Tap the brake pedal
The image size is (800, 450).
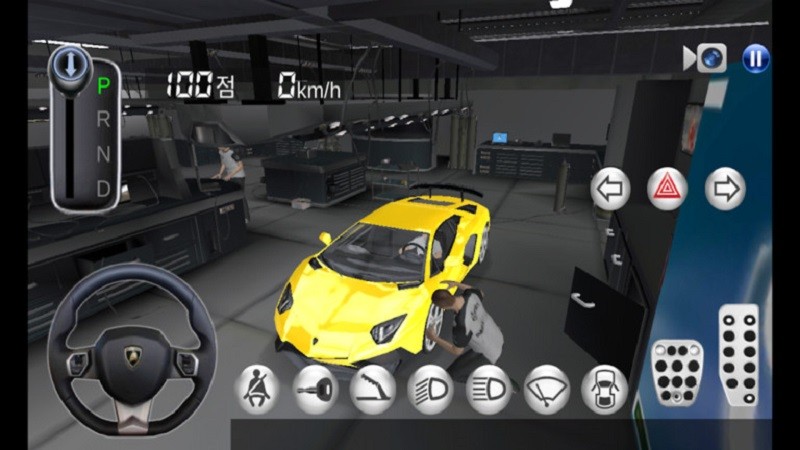click(677, 373)
